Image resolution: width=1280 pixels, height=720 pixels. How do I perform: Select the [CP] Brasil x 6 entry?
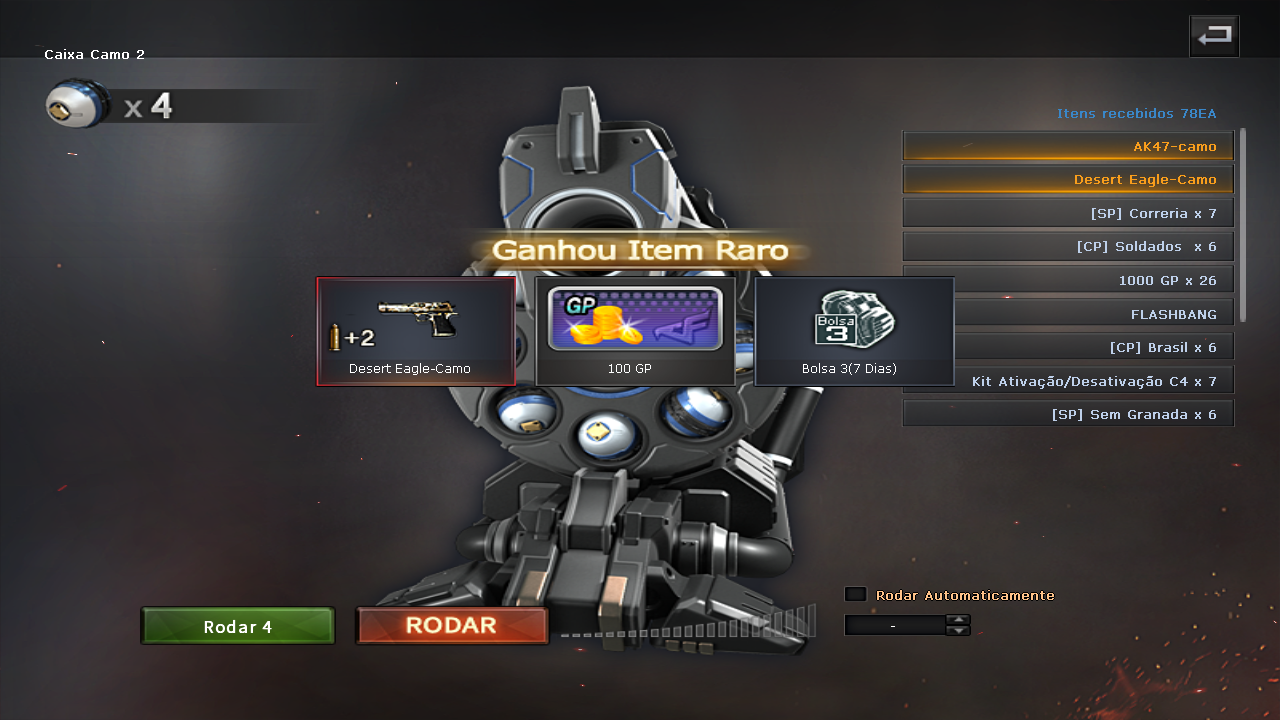click(x=1068, y=346)
